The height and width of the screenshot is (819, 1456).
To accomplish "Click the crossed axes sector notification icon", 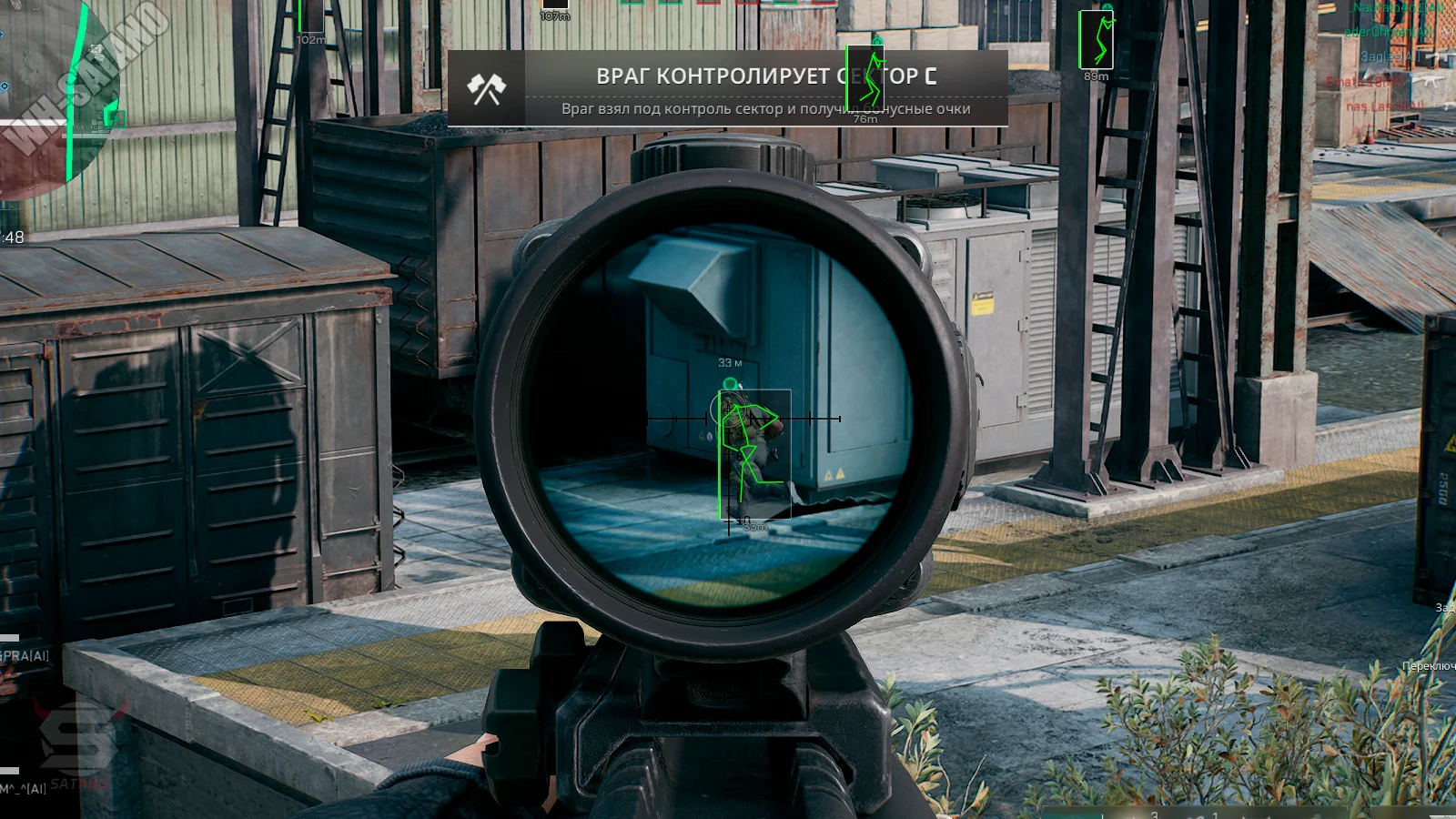I will click(486, 88).
